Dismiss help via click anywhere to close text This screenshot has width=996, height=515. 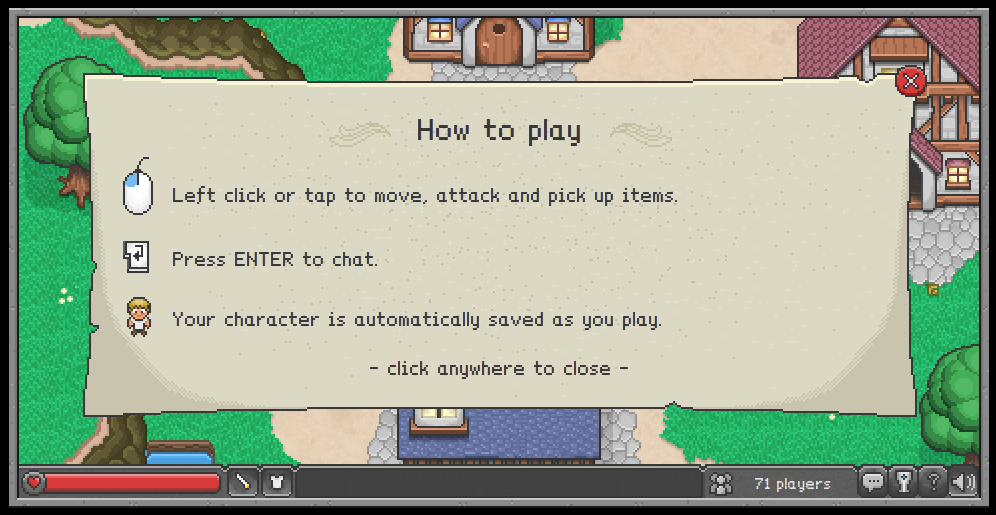[498, 368]
